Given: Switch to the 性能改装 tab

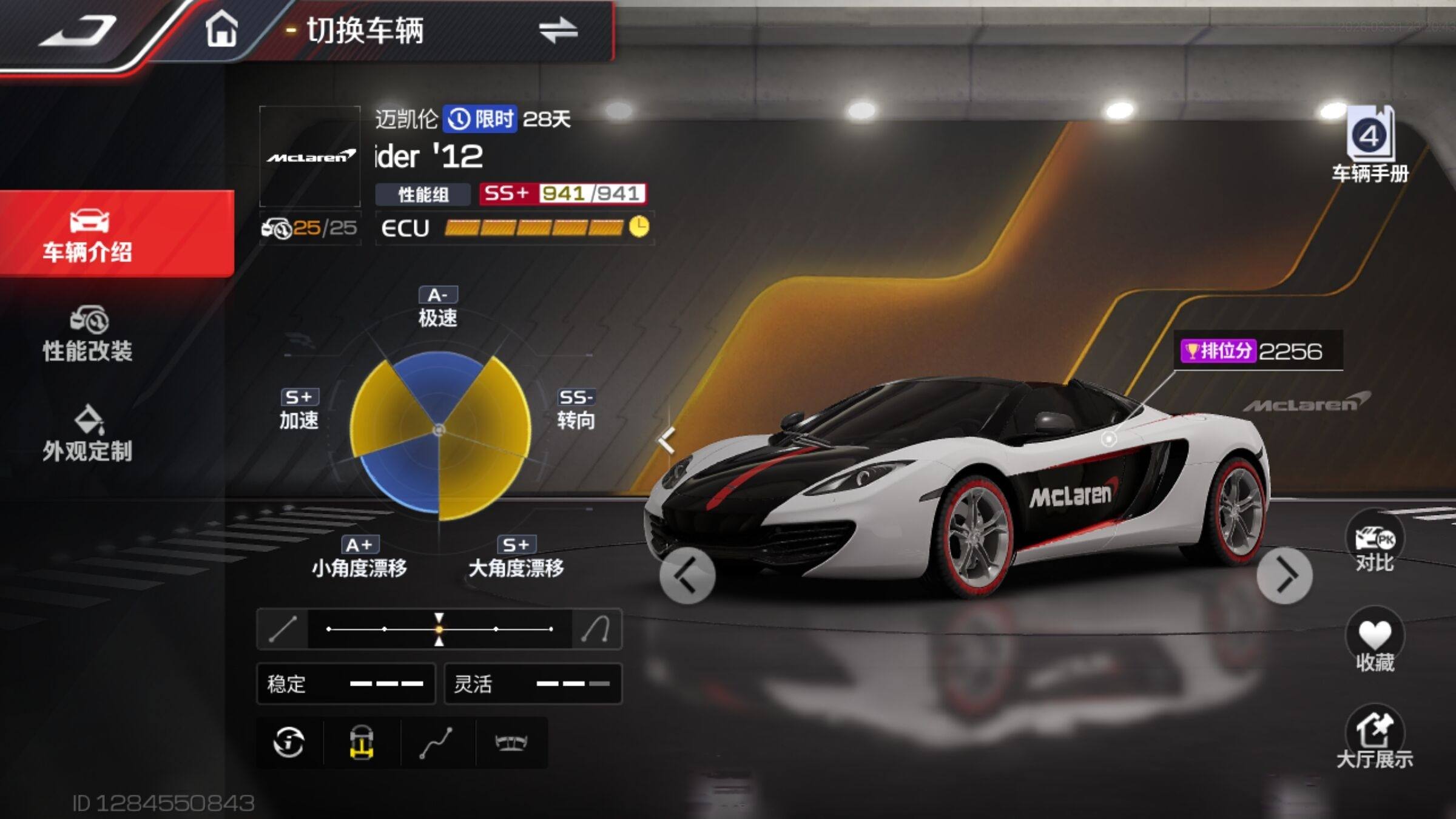Looking at the screenshot, I should pyautogui.click(x=88, y=334).
